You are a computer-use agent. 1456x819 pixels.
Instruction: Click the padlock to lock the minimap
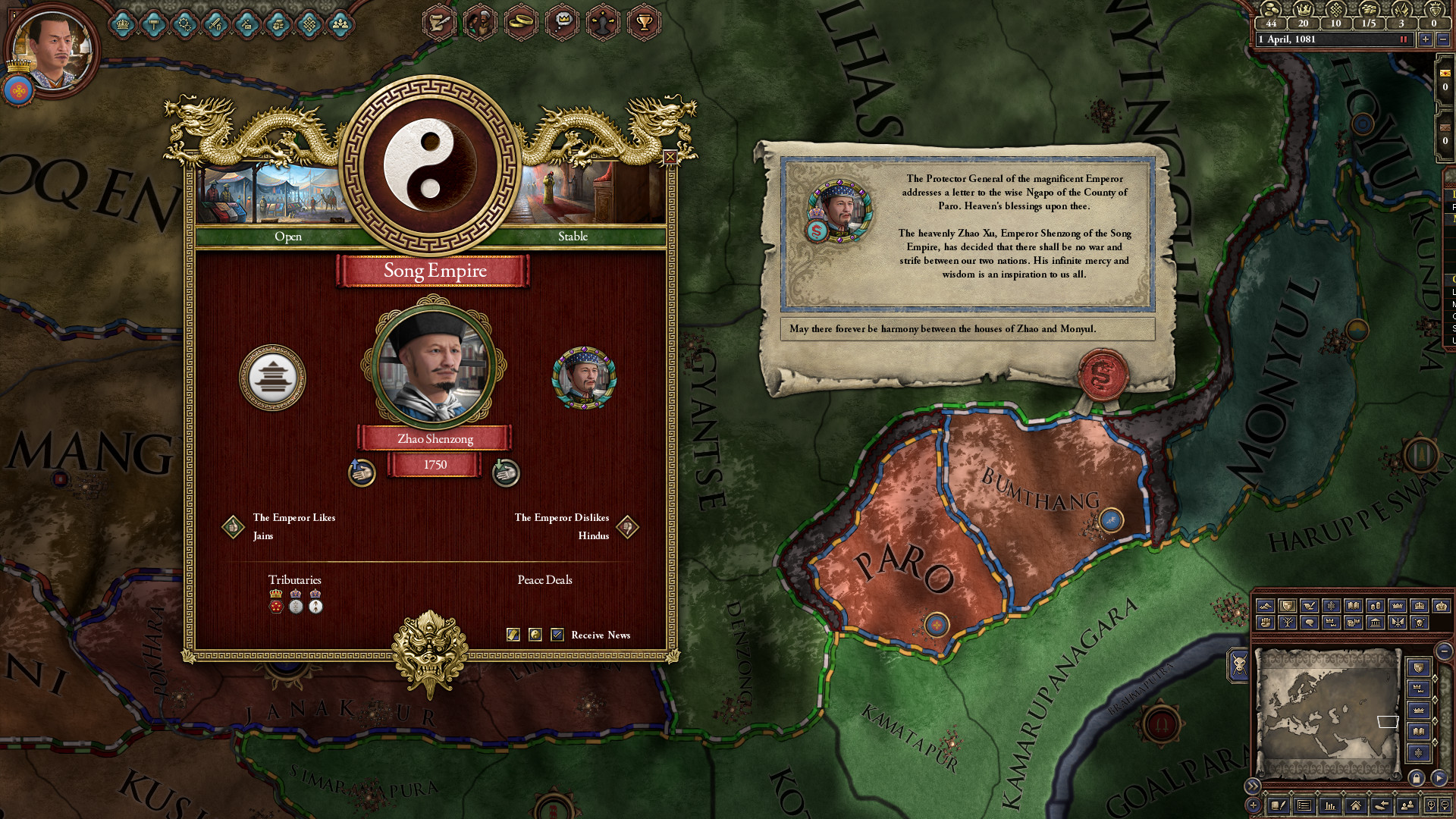click(x=1417, y=779)
